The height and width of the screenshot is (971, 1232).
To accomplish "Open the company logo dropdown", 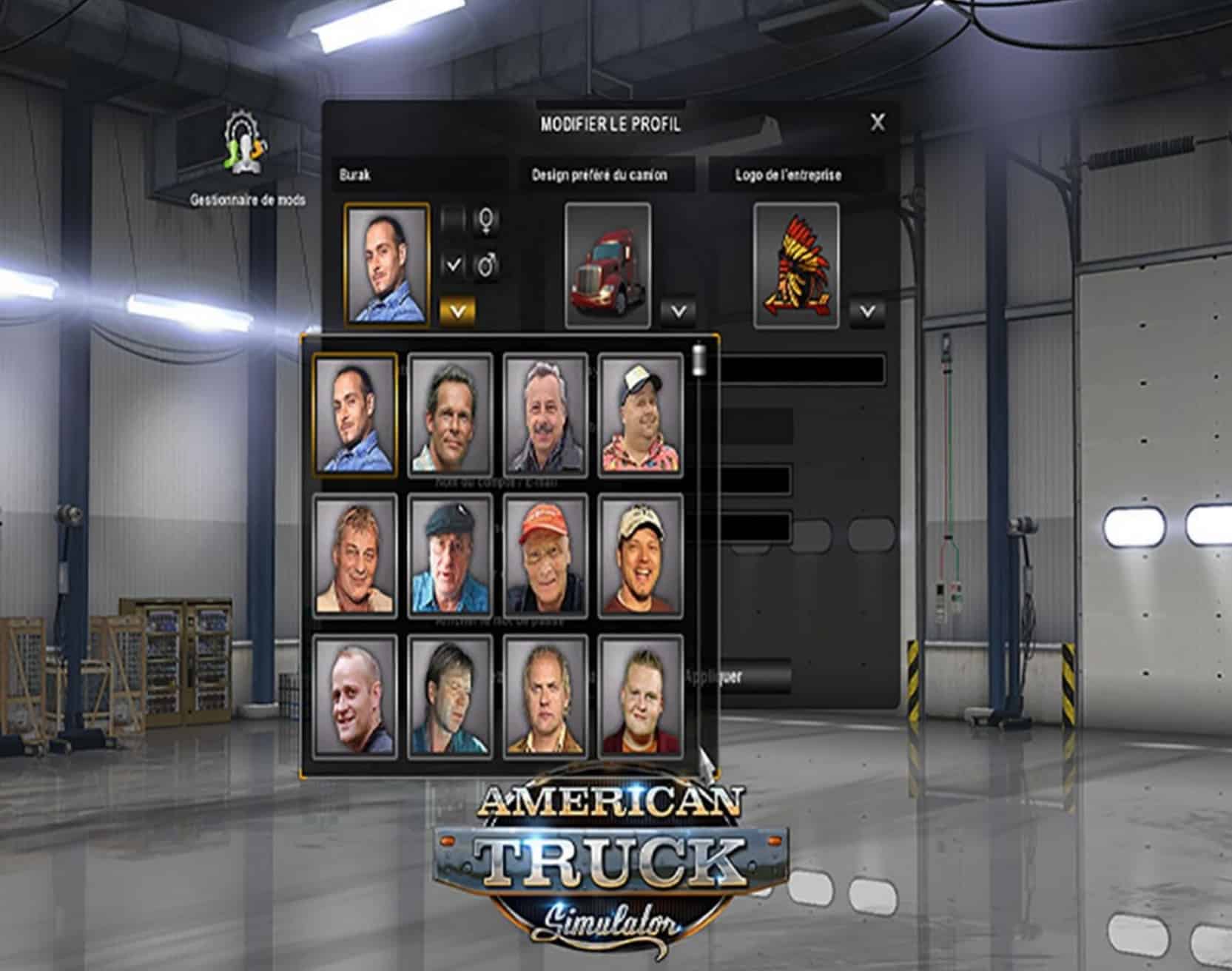I will point(866,312).
